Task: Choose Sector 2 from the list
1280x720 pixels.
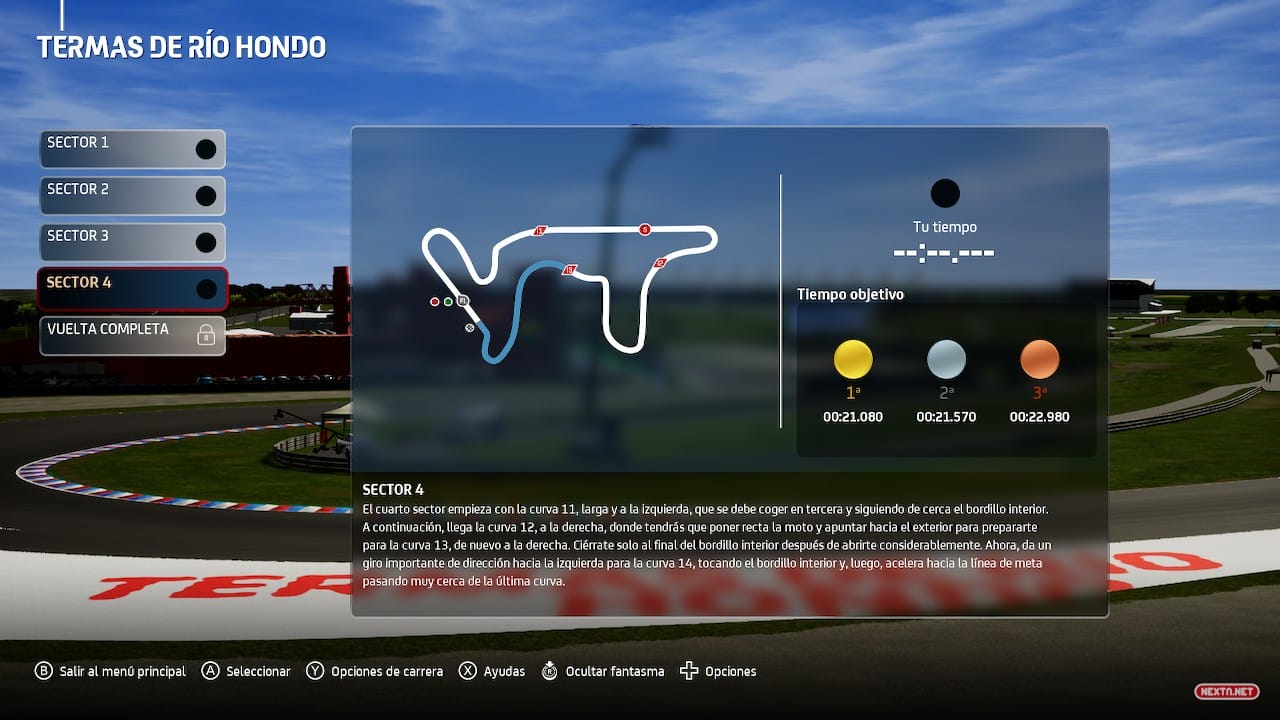Action: (132, 196)
